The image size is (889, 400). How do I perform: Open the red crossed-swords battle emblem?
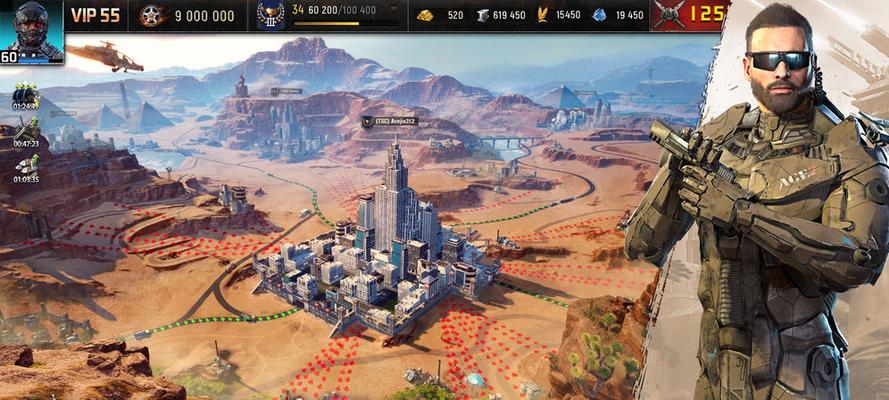click(668, 15)
